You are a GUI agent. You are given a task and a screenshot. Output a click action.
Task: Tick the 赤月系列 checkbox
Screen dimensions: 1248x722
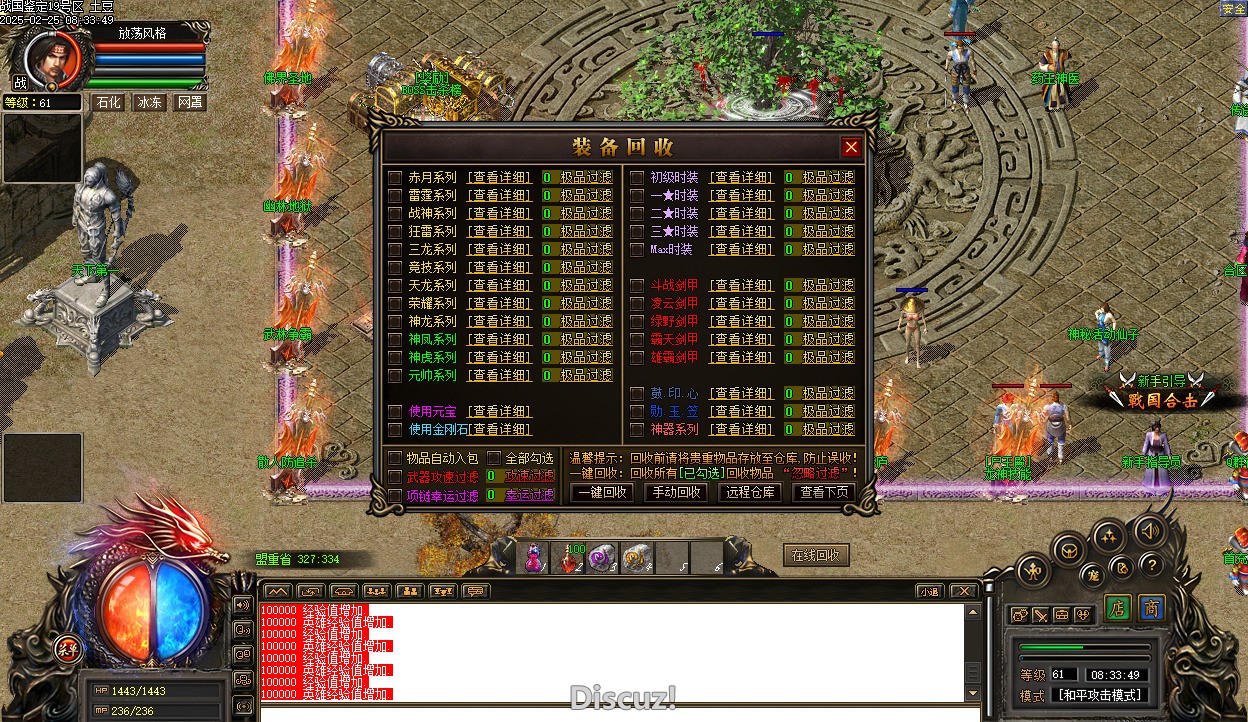(x=395, y=178)
